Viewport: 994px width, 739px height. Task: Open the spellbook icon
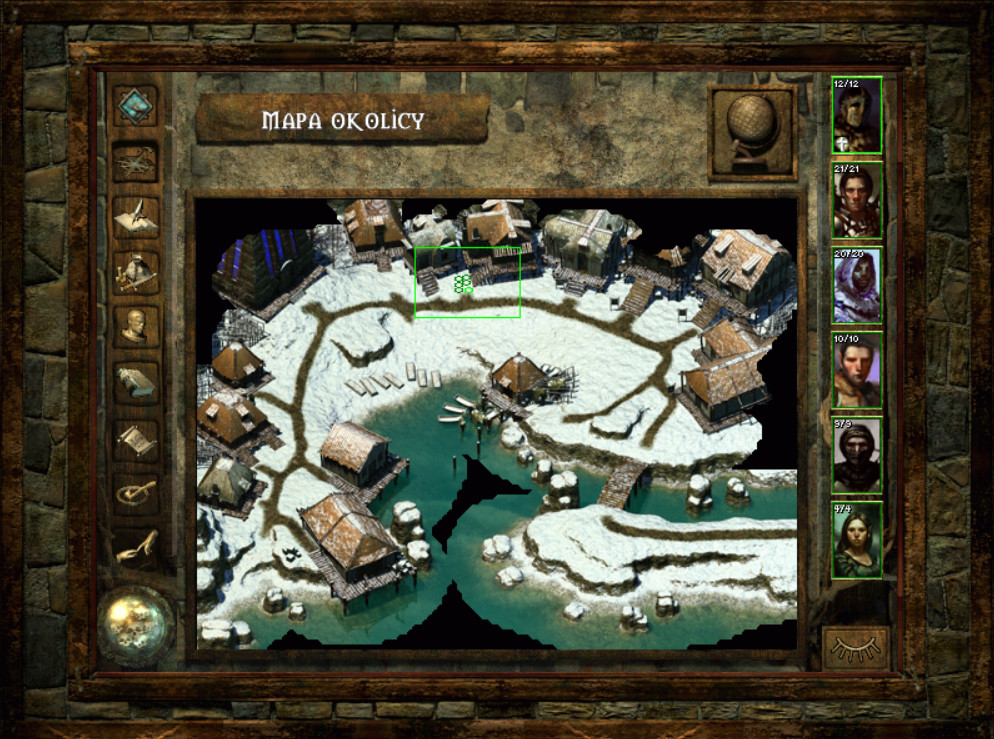coord(136,382)
